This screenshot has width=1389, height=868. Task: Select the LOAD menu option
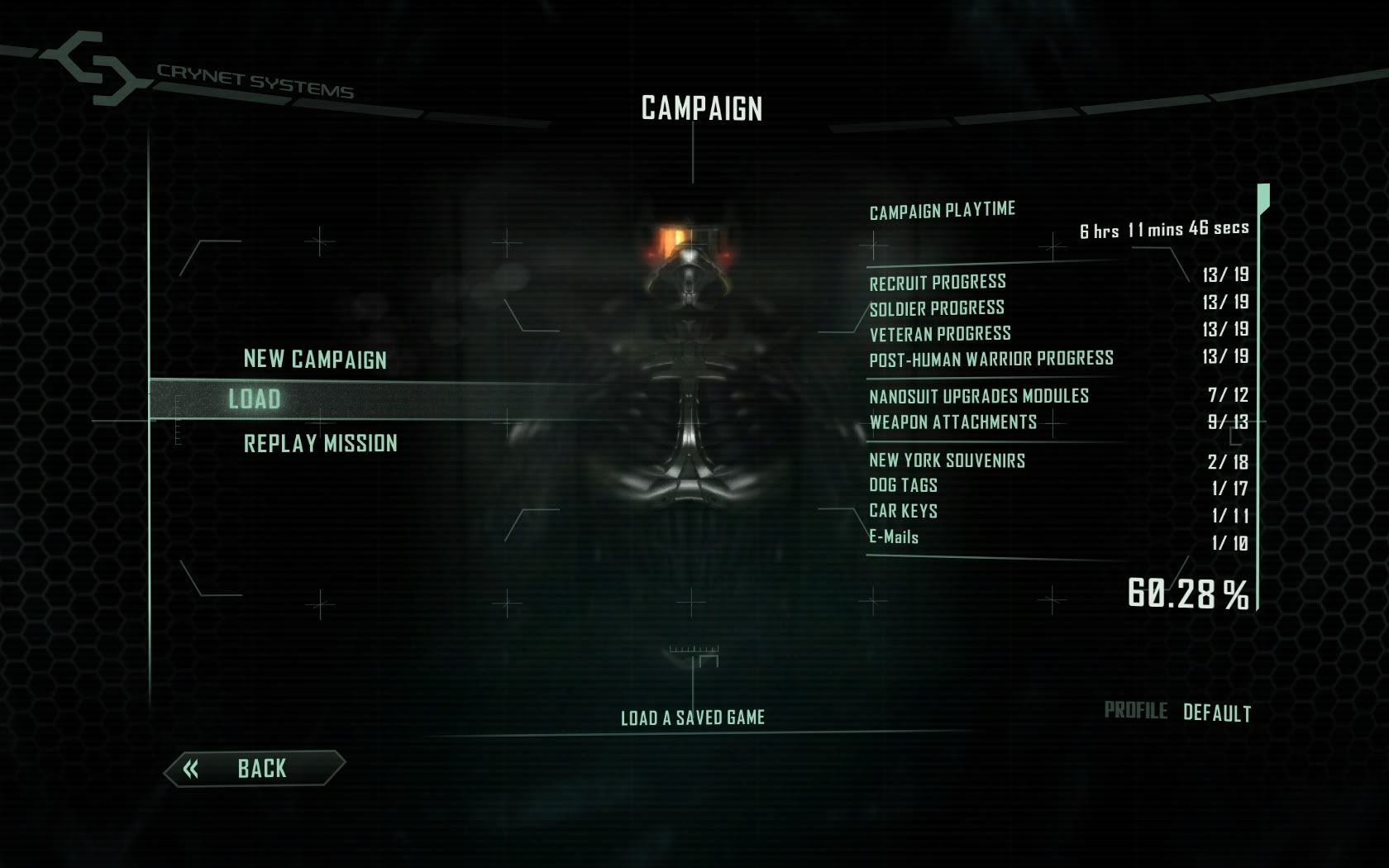click(252, 399)
